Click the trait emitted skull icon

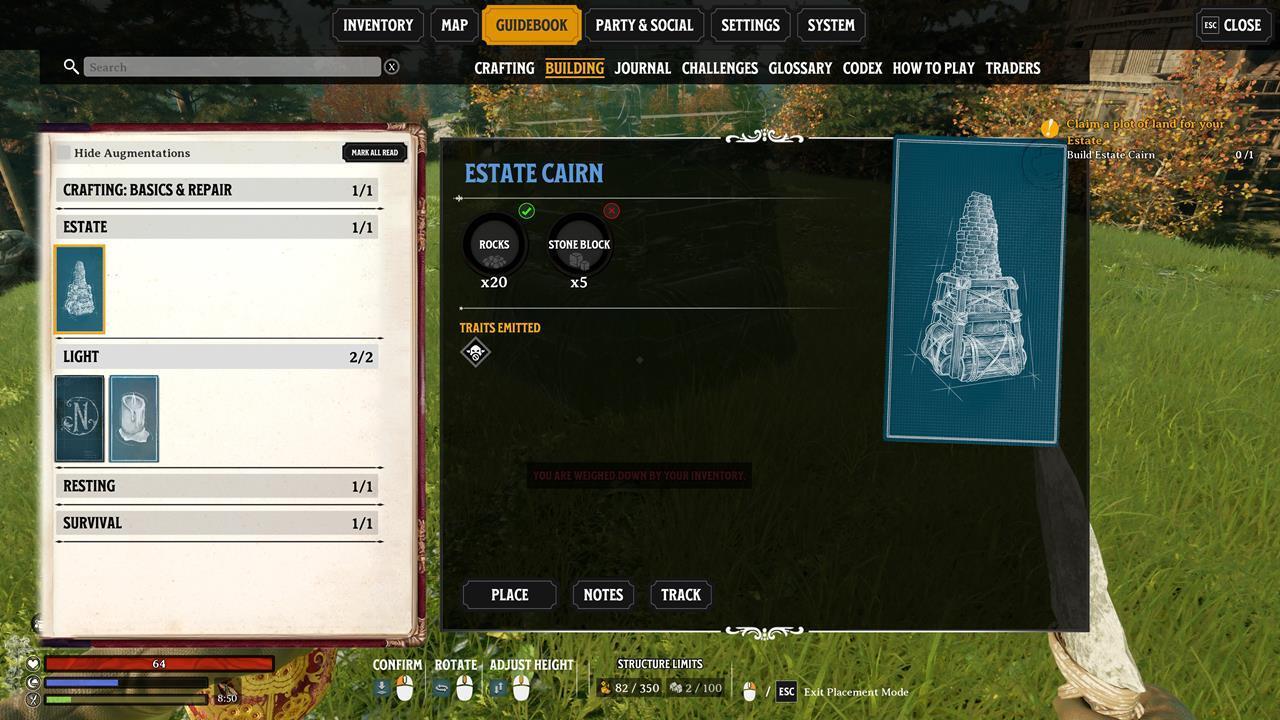[475, 352]
